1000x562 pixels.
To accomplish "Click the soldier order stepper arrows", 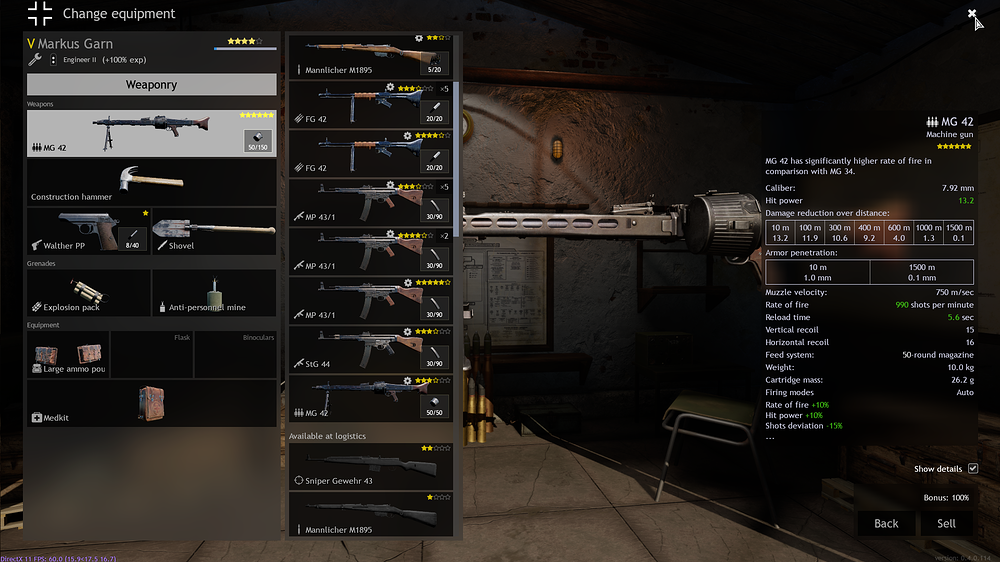I will point(54,60).
